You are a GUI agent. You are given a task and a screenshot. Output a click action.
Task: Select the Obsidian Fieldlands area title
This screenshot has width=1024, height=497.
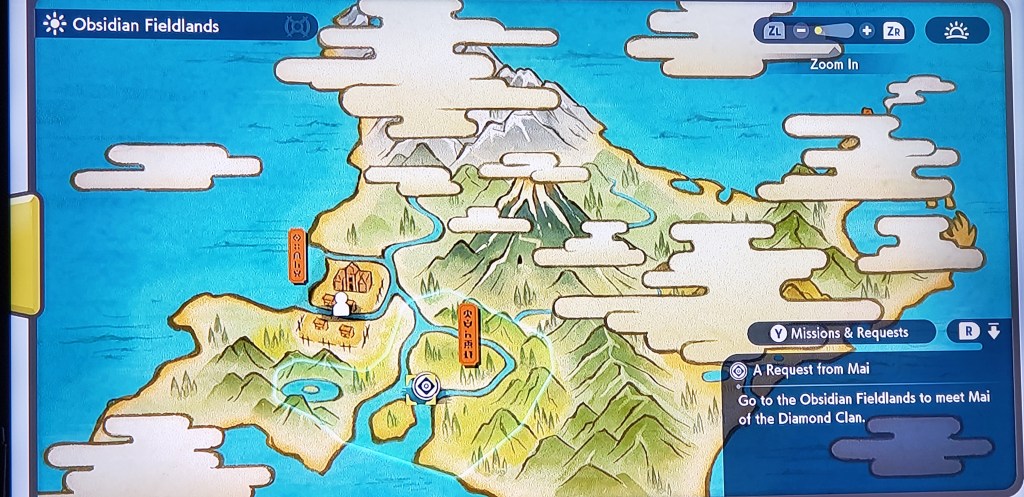click(x=145, y=26)
